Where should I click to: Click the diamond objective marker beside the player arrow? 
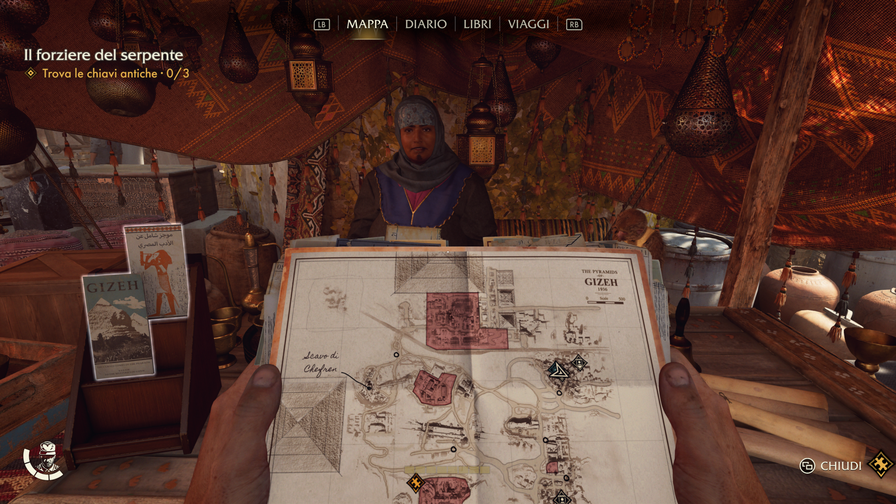(x=578, y=363)
